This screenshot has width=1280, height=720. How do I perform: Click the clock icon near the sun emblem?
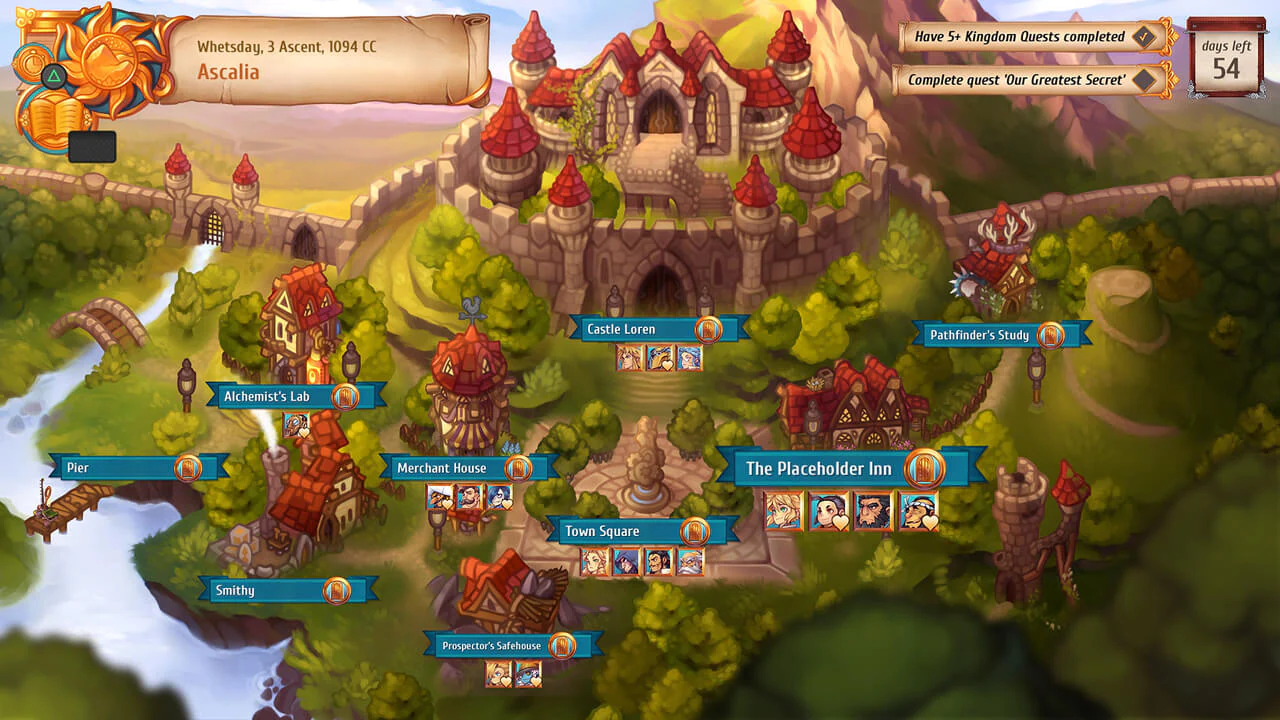[33, 62]
